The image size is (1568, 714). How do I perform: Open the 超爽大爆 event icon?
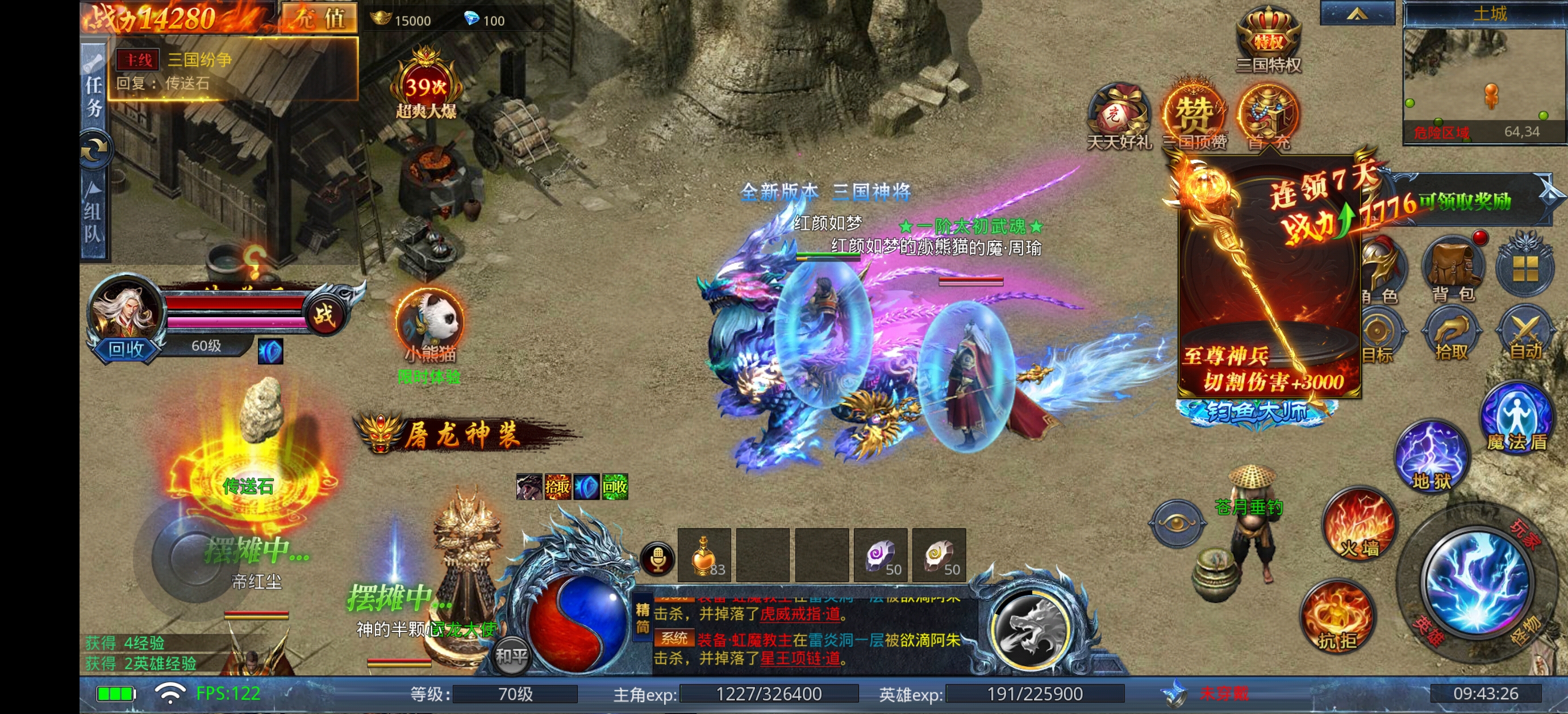426,86
